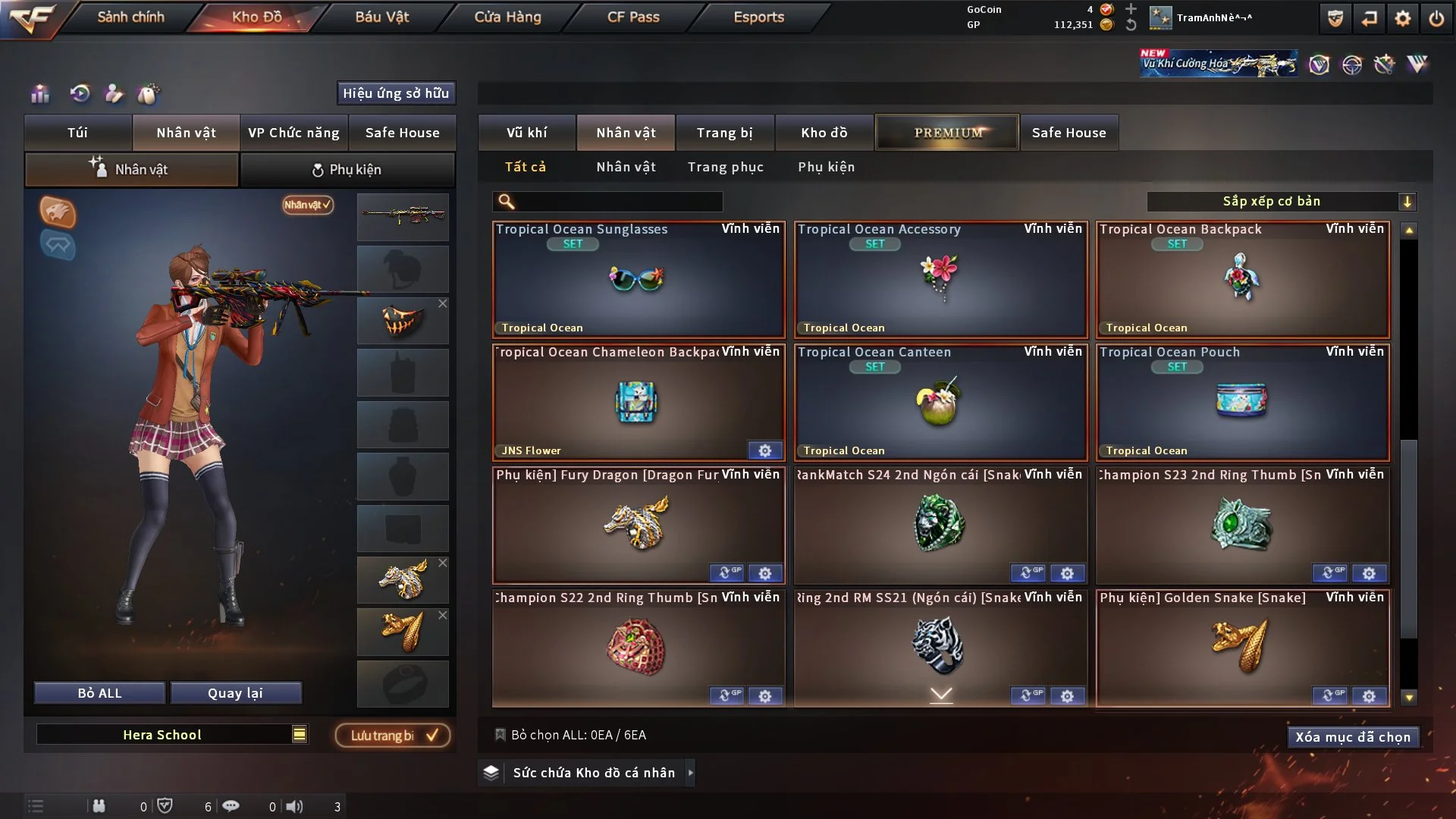Screen dimensions: 1456x819
Task: Open the Trang phục filter
Action: pyautogui.click(x=725, y=167)
